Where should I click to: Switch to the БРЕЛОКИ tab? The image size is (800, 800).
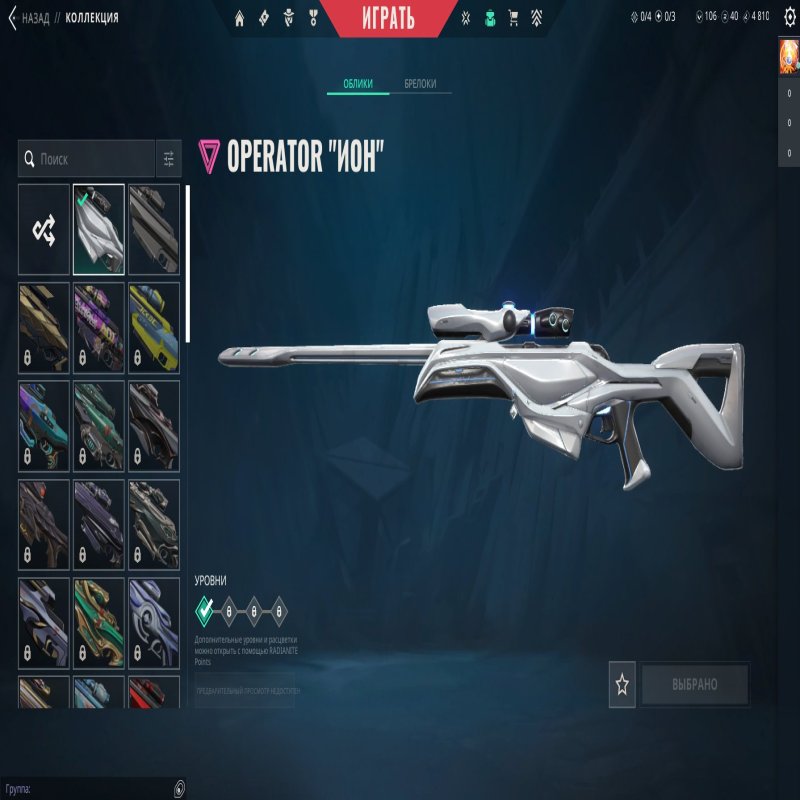[x=420, y=84]
